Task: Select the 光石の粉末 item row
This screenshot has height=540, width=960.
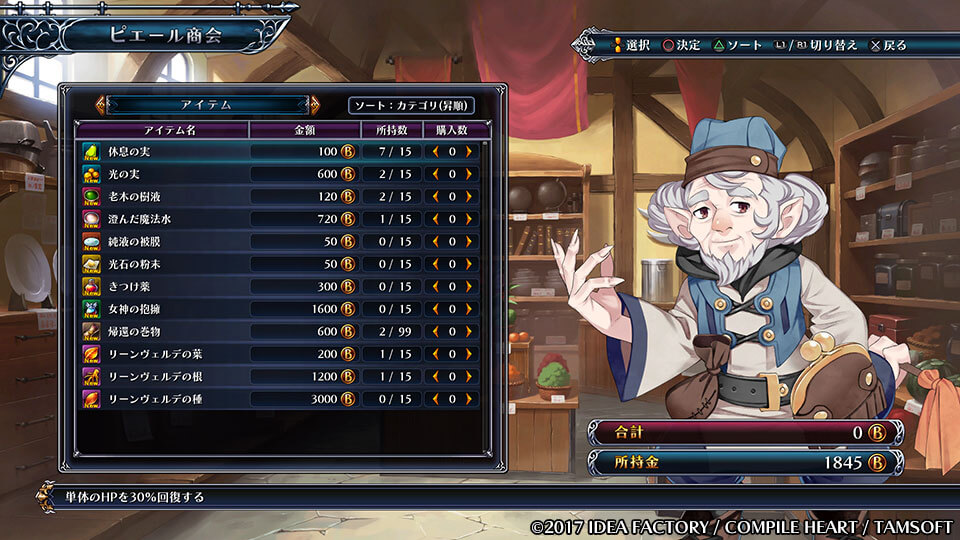Action: [x=160, y=264]
